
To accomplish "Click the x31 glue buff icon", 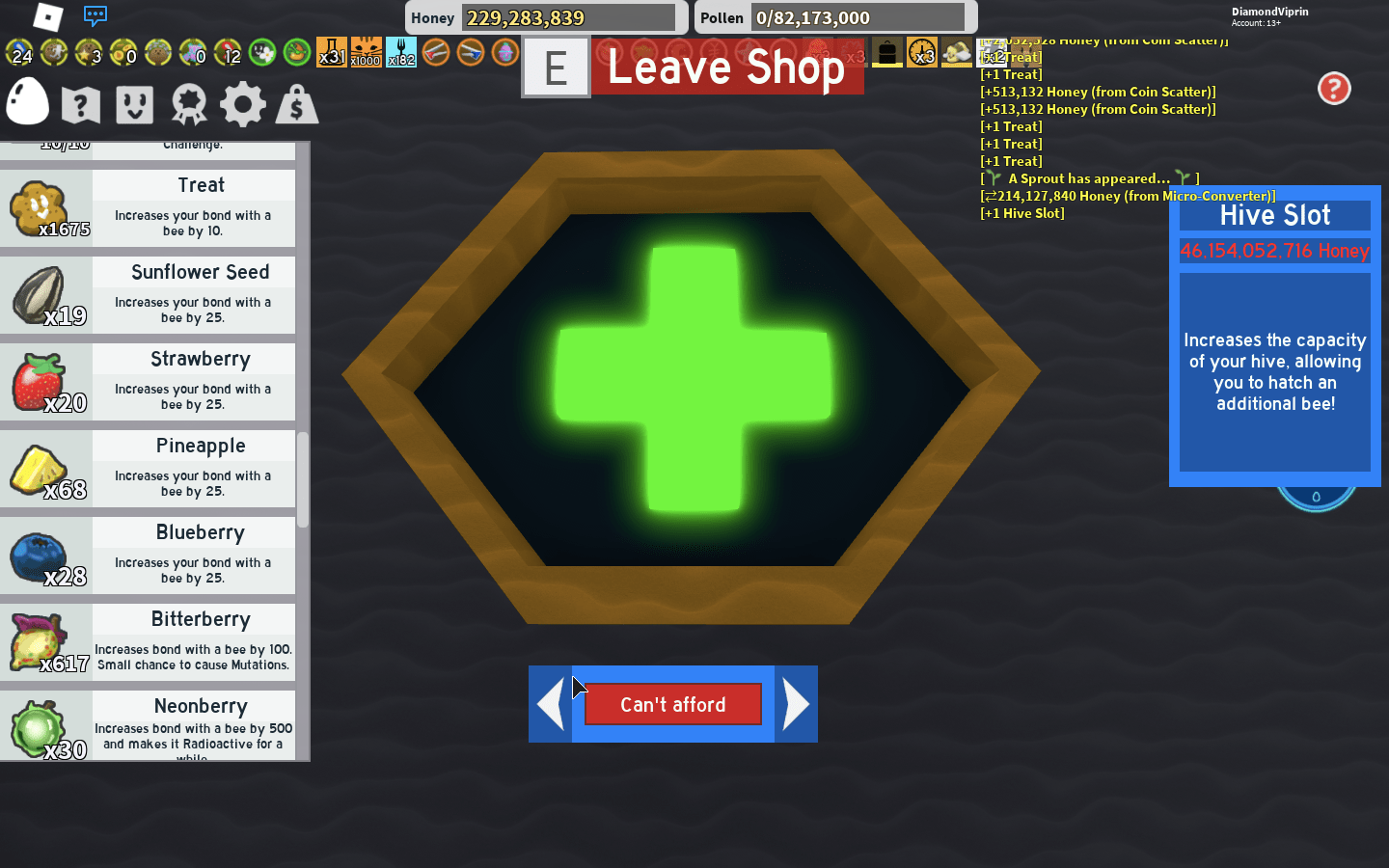I will [331, 53].
